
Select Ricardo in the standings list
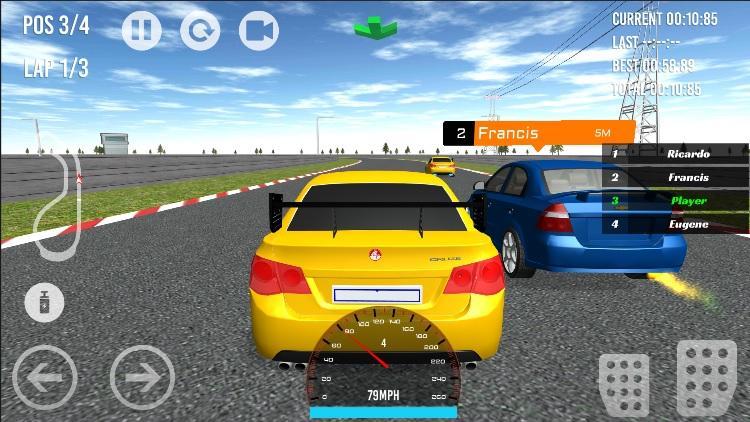click(675, 154)
